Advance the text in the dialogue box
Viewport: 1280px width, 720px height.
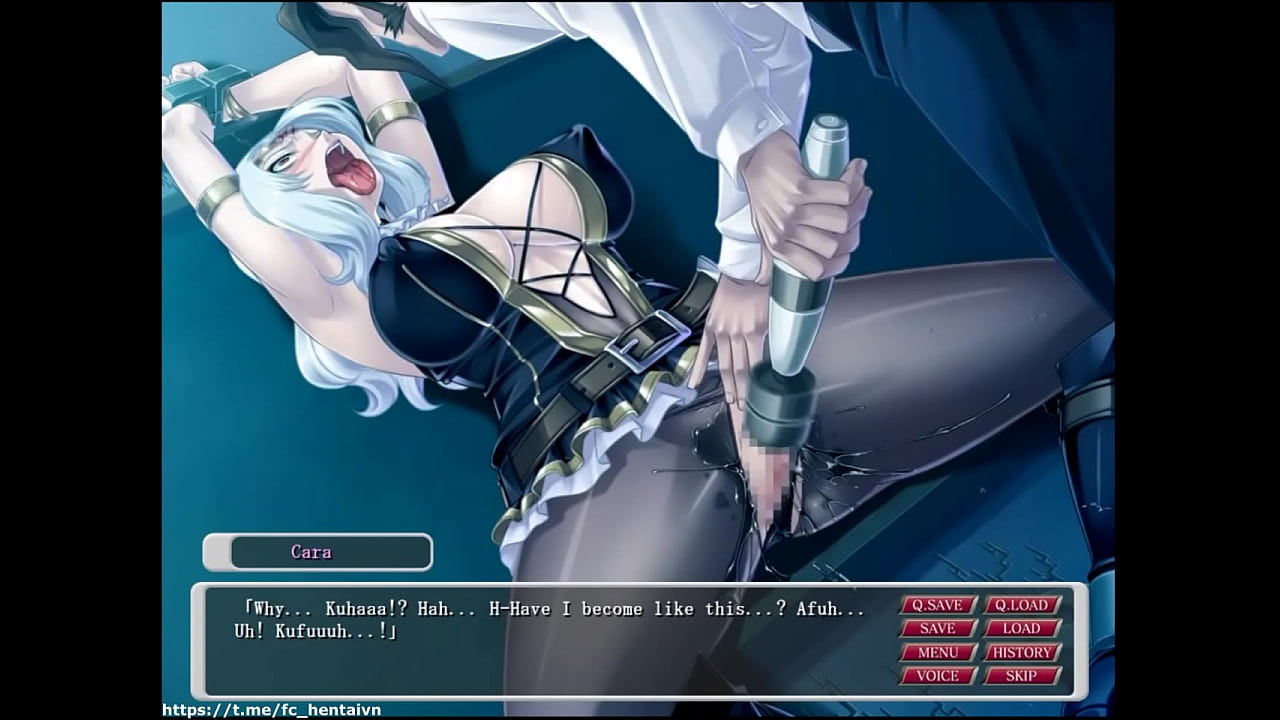coord(550,650)
